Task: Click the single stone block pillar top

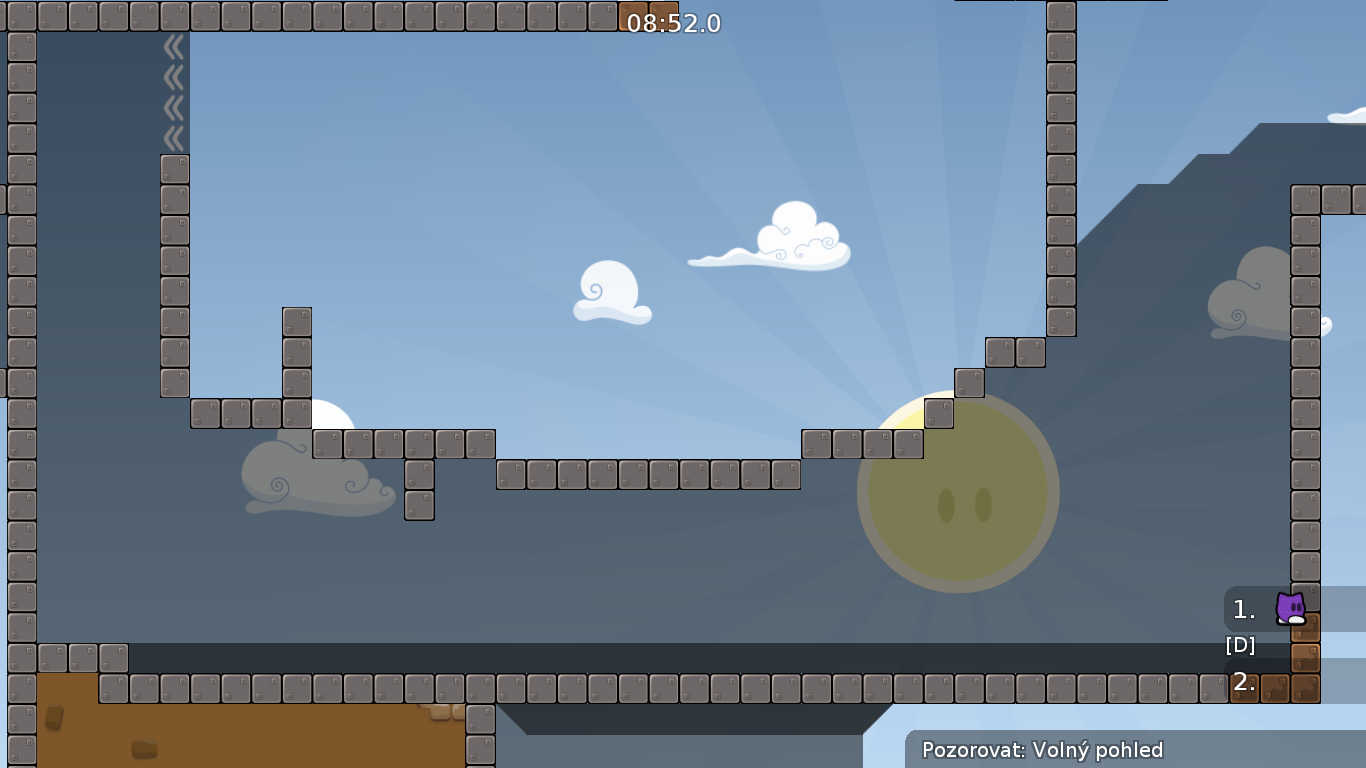Action: click(x=295, y=320)
